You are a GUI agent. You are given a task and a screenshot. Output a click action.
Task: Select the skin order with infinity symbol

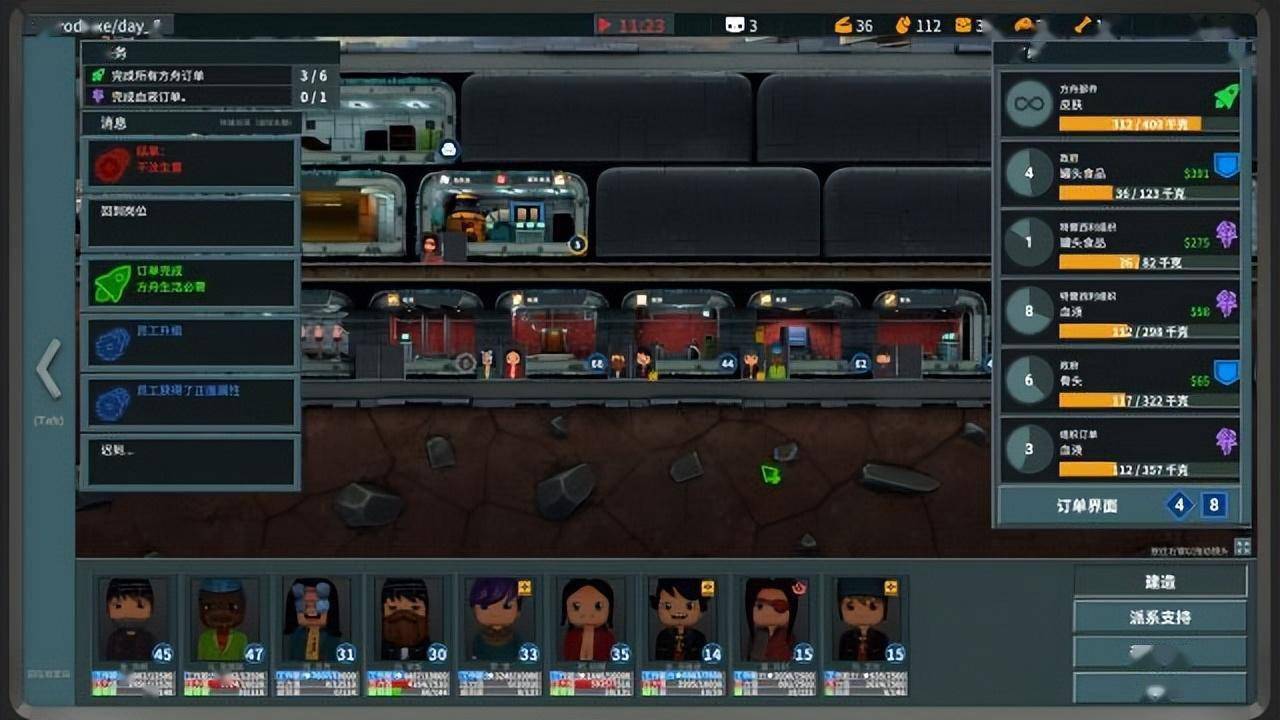point(1120,104)
